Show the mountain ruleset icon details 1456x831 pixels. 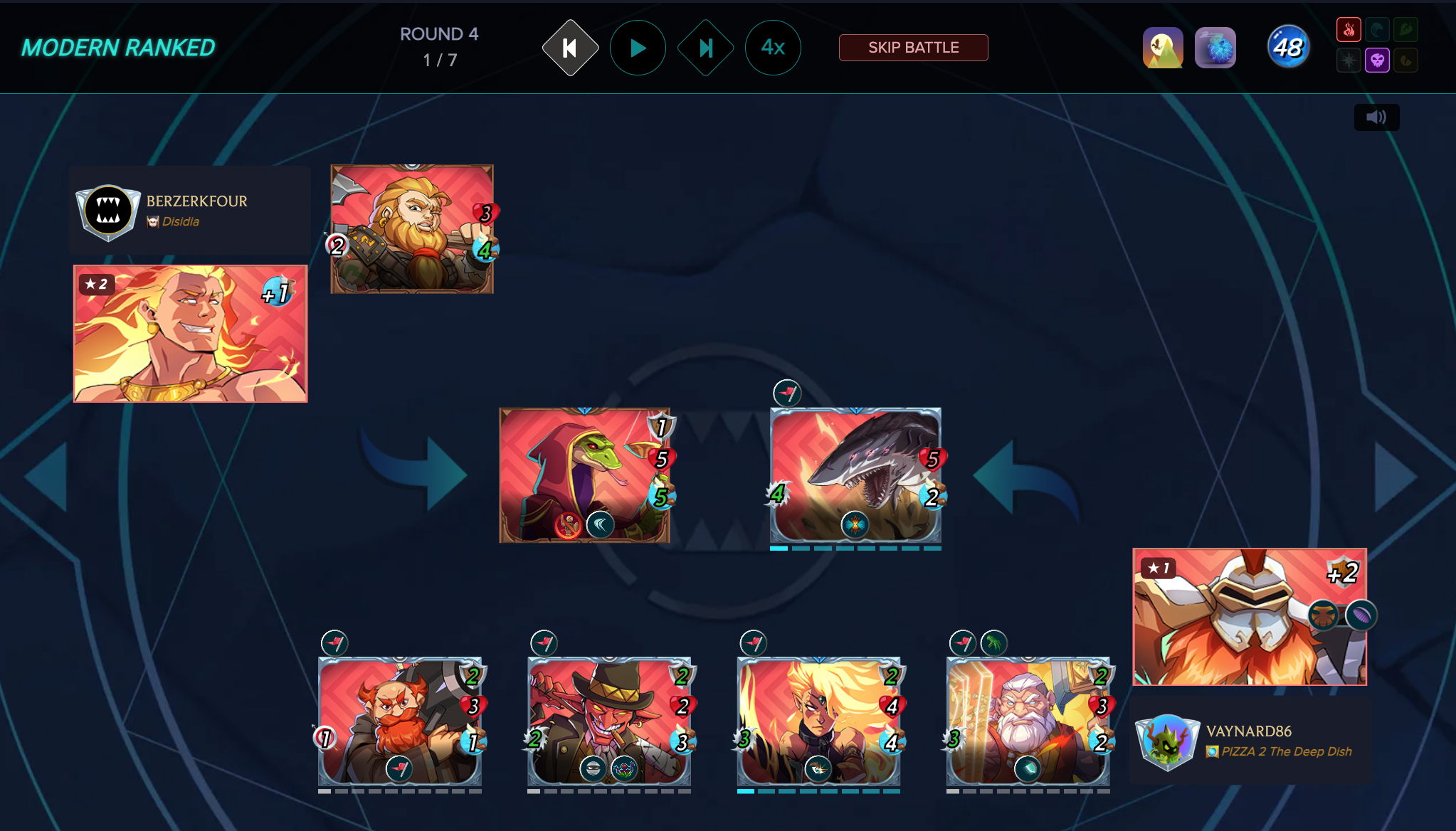[1163, 48]
